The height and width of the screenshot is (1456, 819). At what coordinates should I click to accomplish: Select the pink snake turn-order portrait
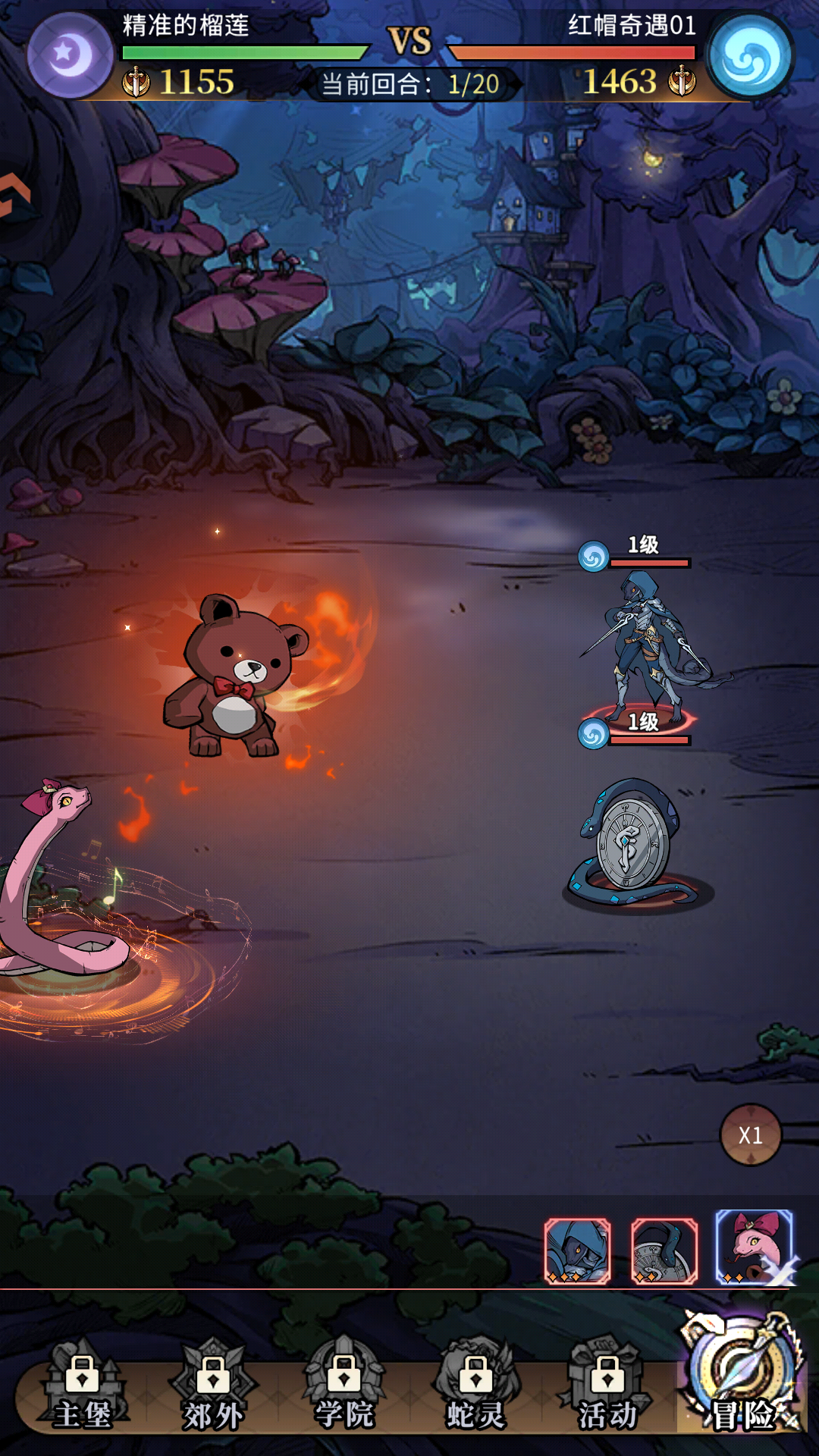click(754, 1247)
